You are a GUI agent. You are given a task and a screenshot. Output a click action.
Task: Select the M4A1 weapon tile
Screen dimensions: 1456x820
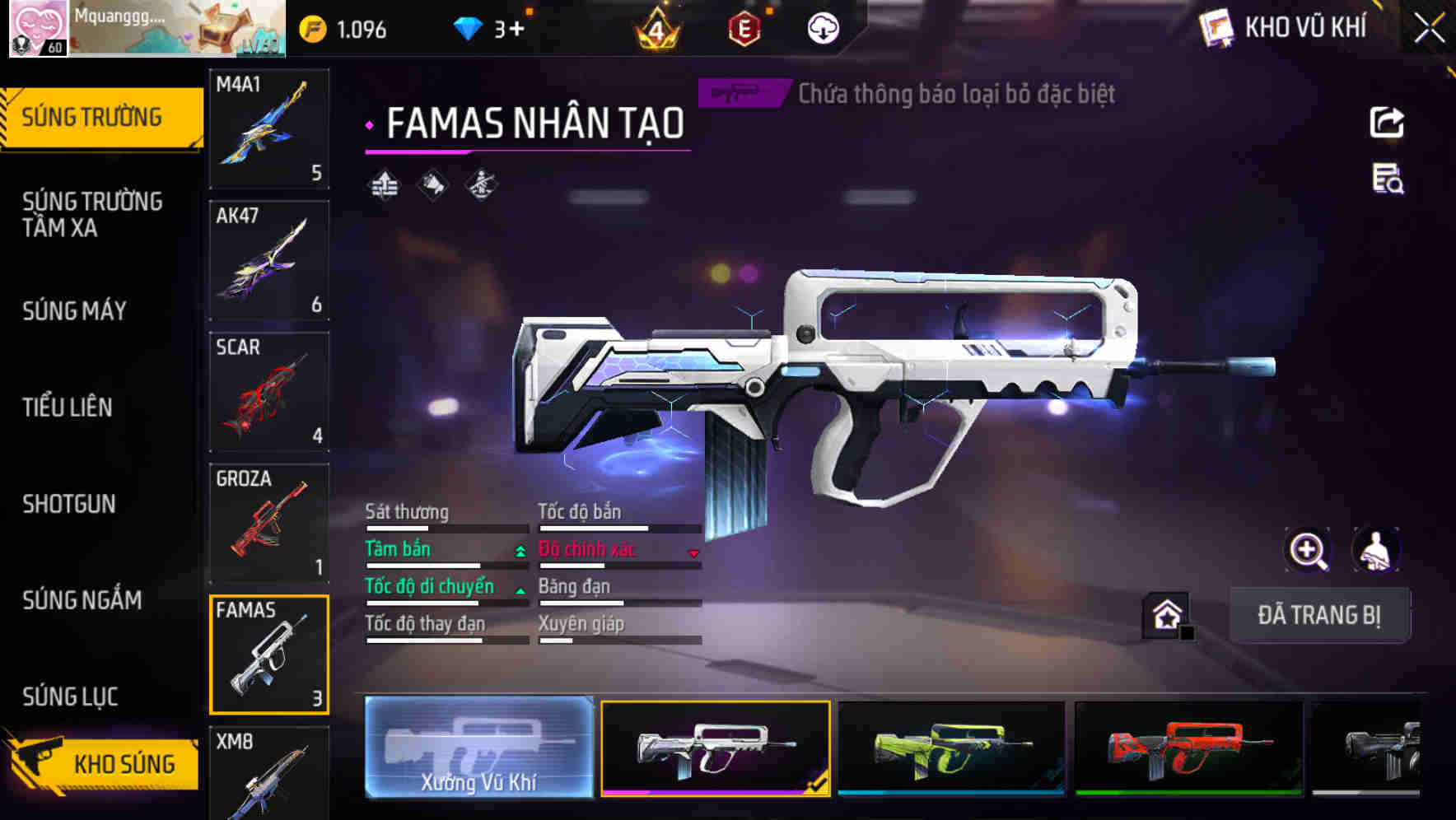pyautogui.click(x=269, y=128)
